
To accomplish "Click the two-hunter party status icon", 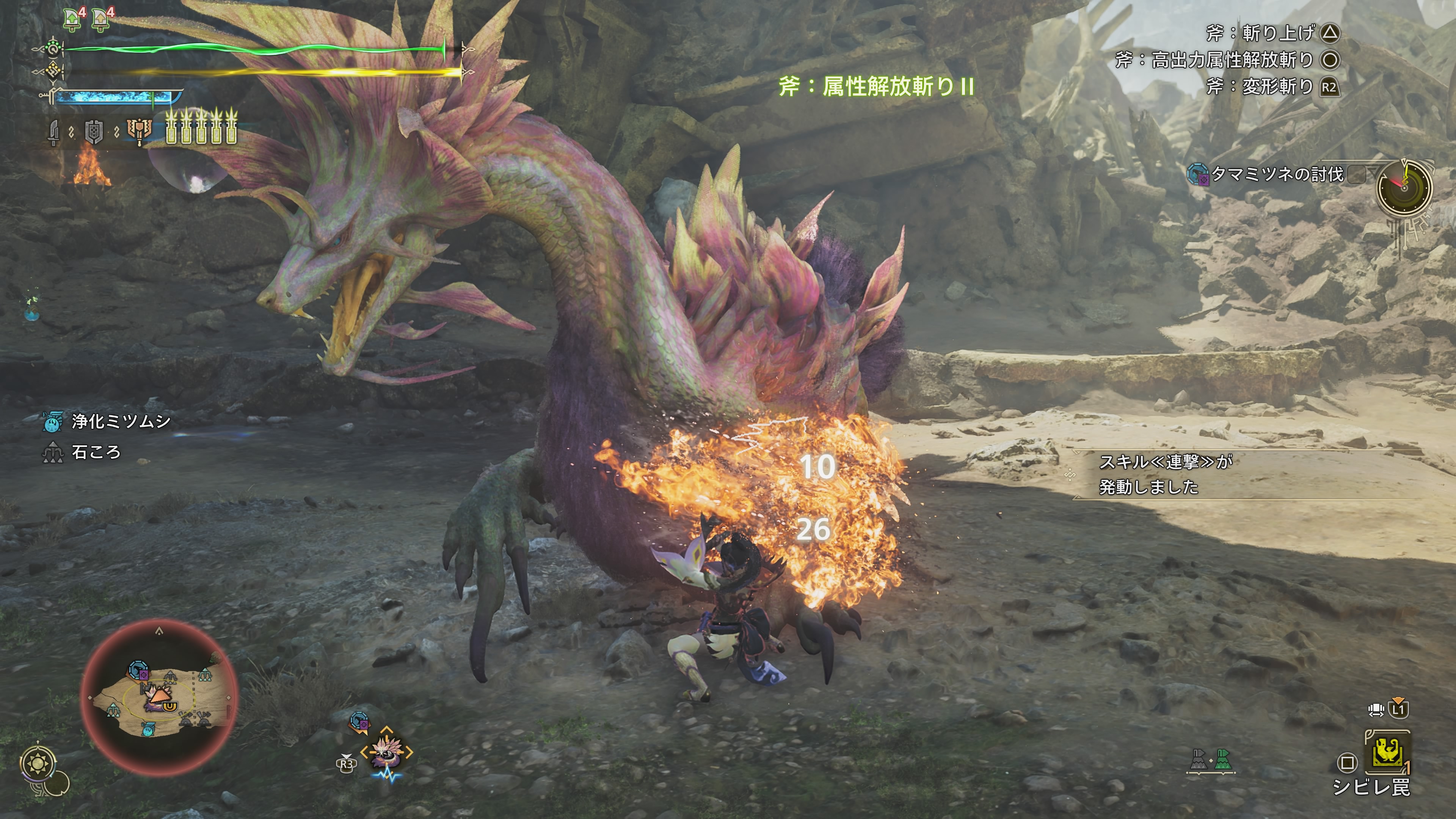I will (1211, 761).
